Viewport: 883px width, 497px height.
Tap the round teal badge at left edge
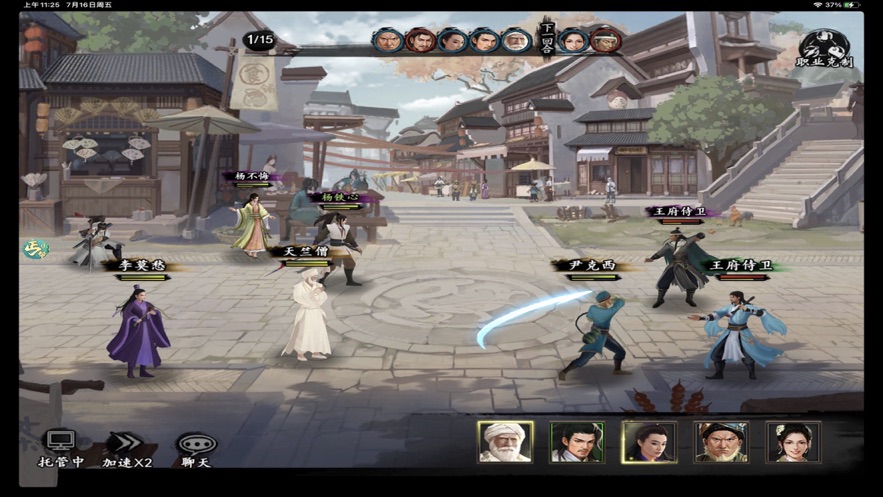coord(36,248)
